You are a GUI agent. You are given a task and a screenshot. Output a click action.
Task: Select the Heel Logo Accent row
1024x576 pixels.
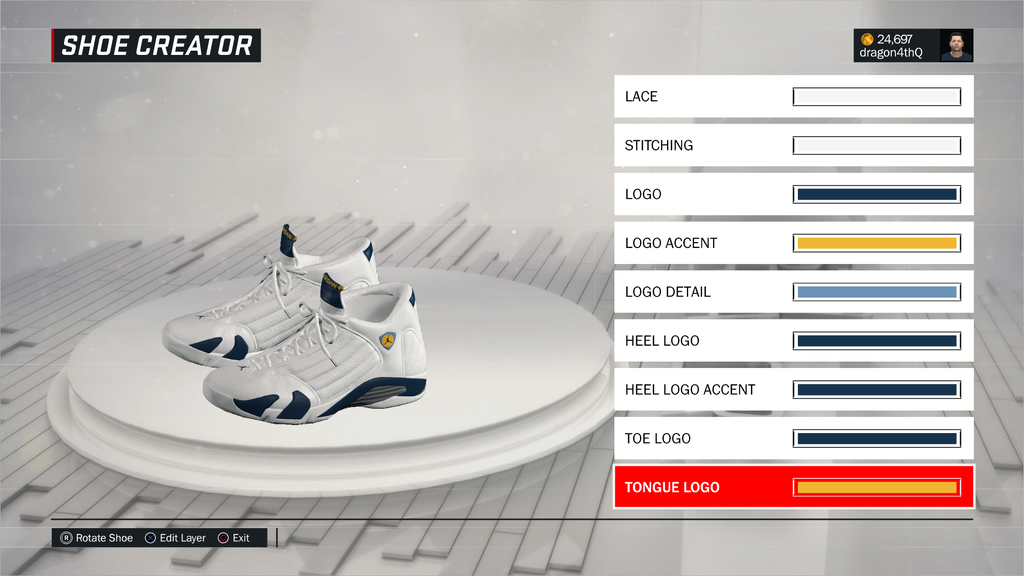click(793, 390)
